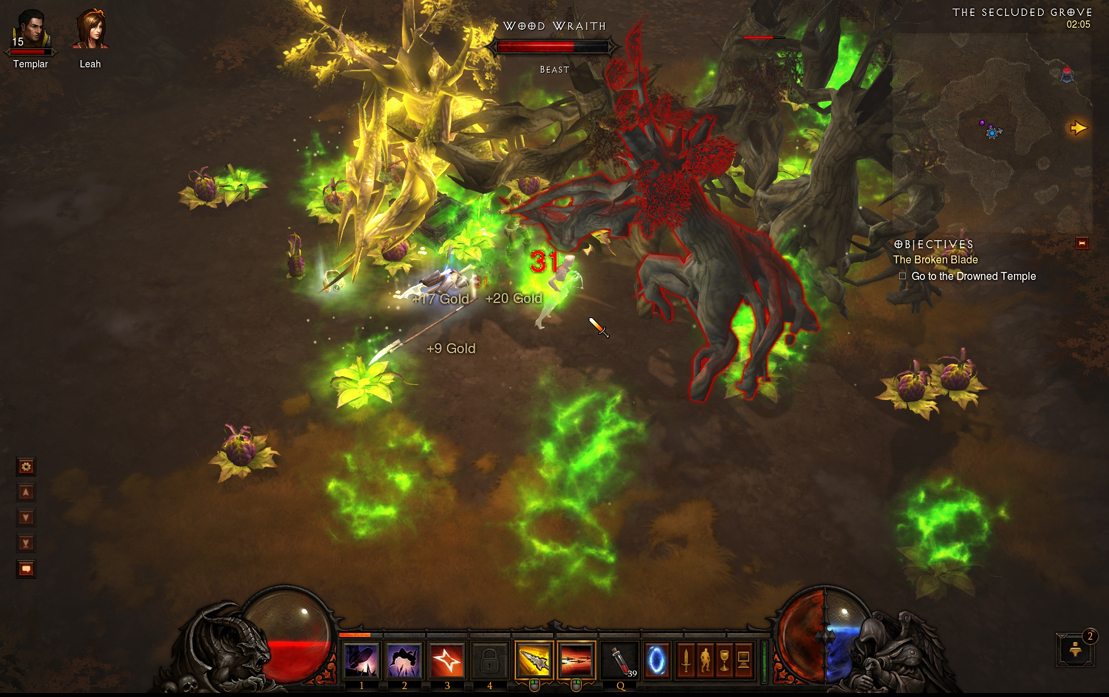Image resolution: width=1109 pixels, height=697 pixels.
Task: Click the chat scroll-up arrow button
Action: tap(26, 492)
